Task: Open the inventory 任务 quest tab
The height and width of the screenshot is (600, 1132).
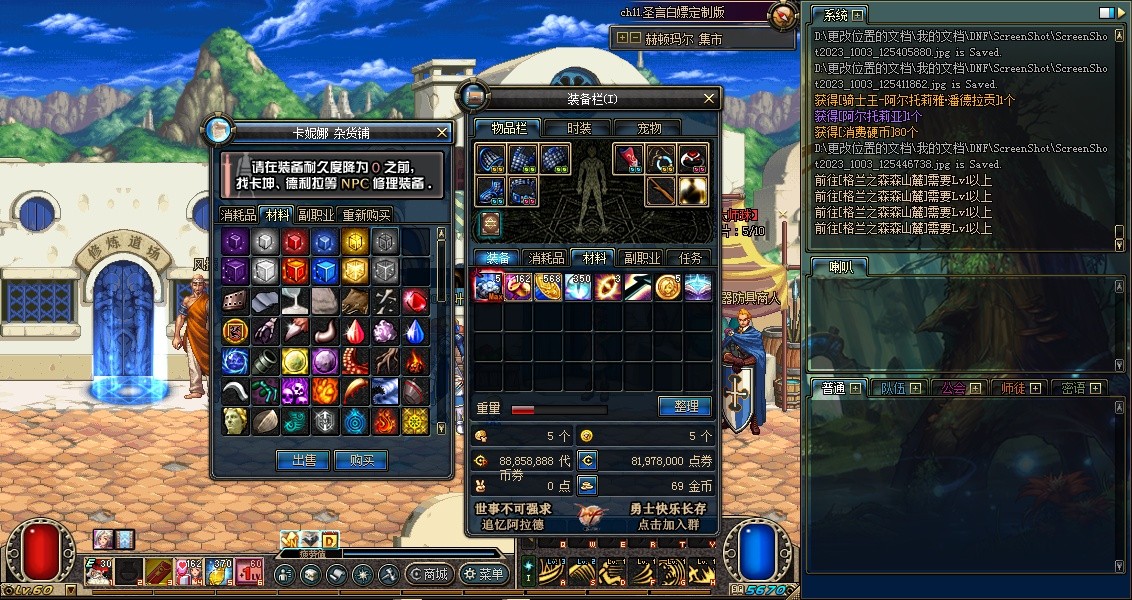Action: pyautogui.click(x=691, y=258)
